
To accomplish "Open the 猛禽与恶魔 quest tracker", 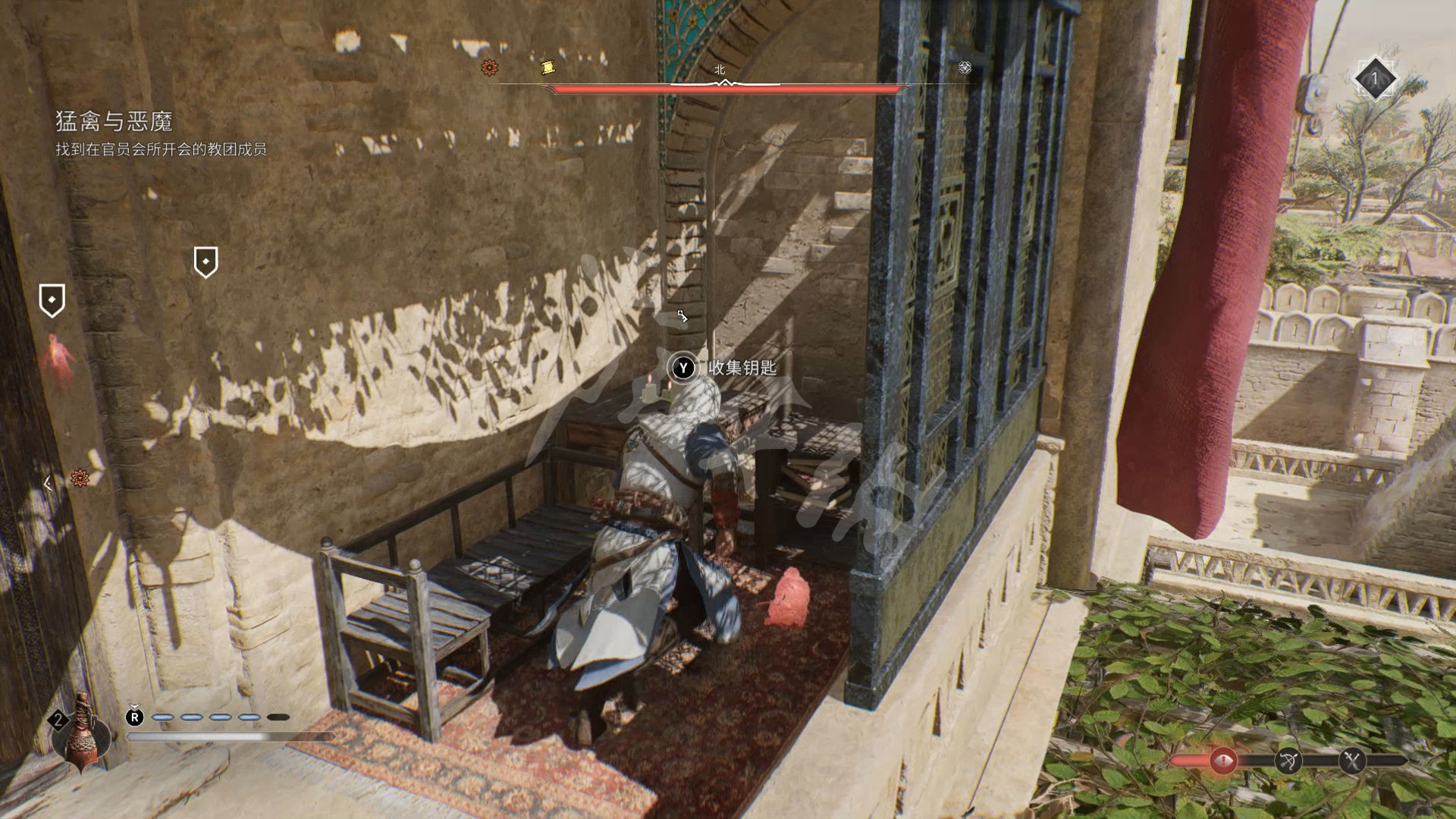I will 115,121.
